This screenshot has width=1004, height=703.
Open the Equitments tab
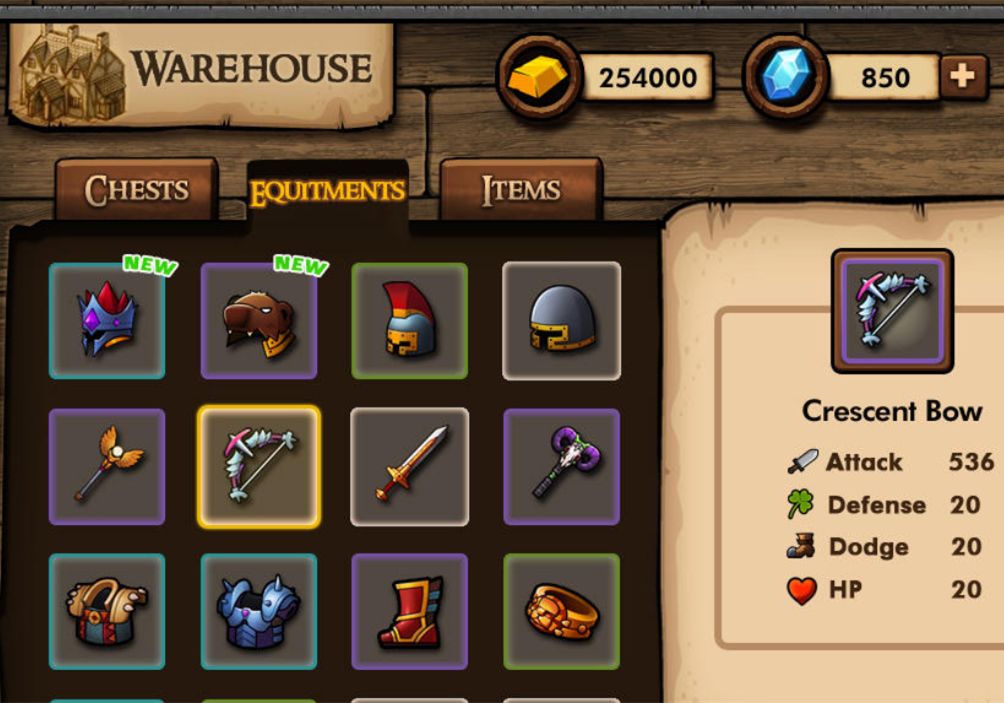point(327,192)
